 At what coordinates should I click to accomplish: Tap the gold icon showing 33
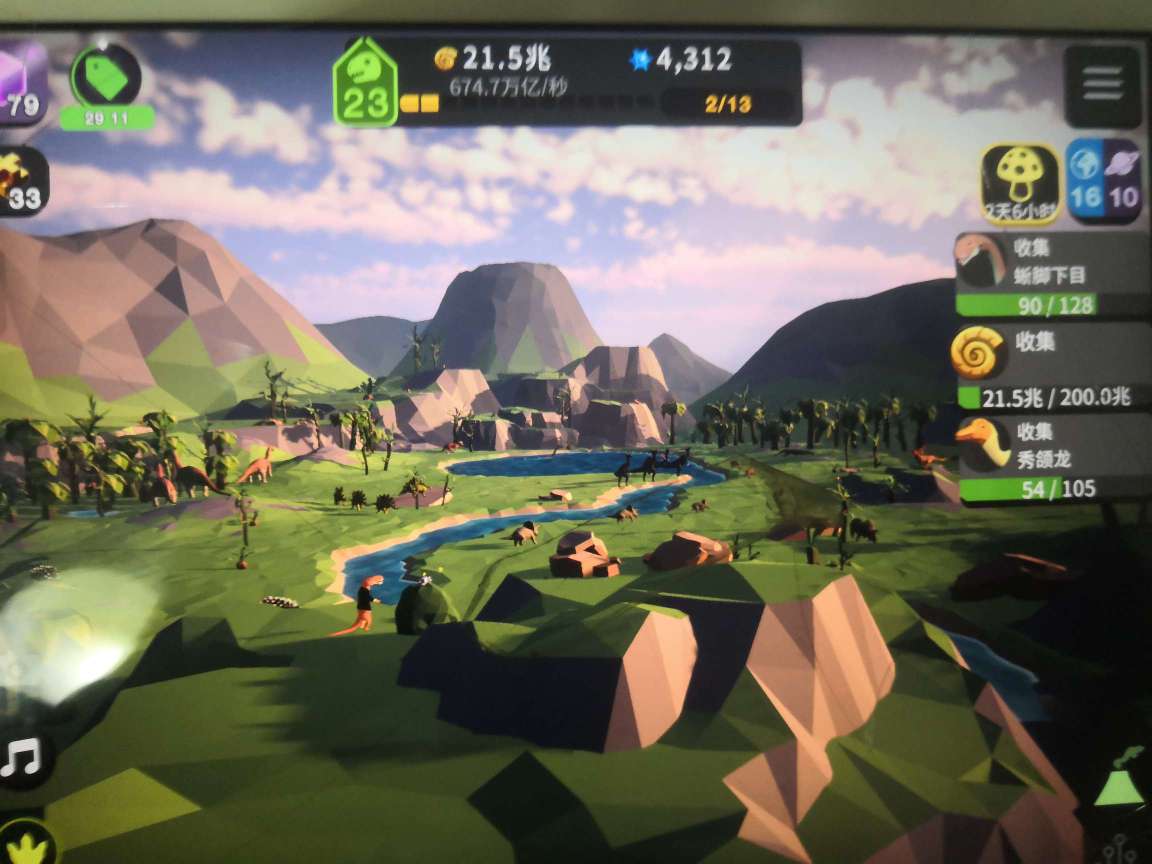click(20, 182)
